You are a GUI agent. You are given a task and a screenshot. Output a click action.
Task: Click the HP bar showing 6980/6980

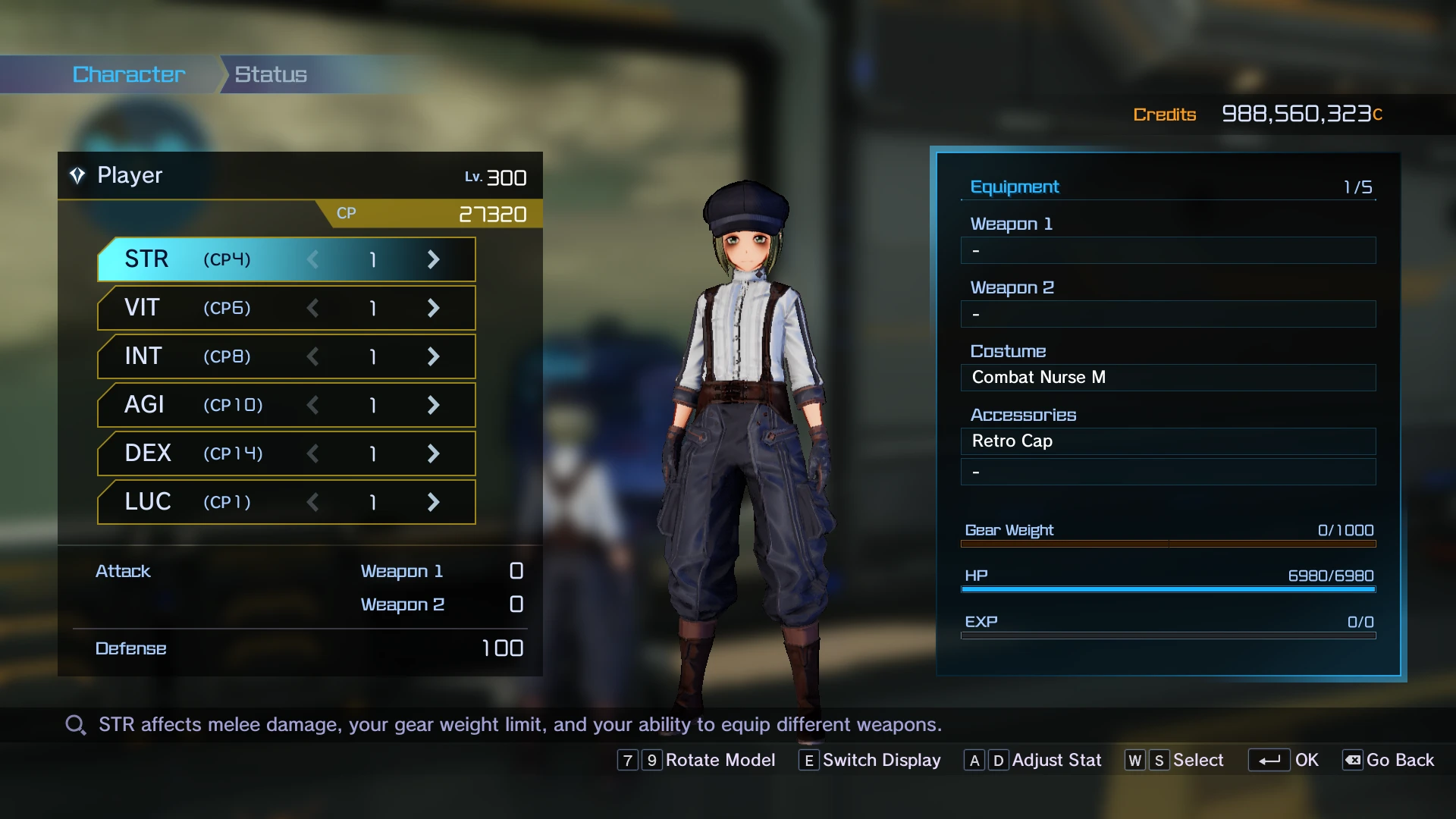pos(1168,588)
